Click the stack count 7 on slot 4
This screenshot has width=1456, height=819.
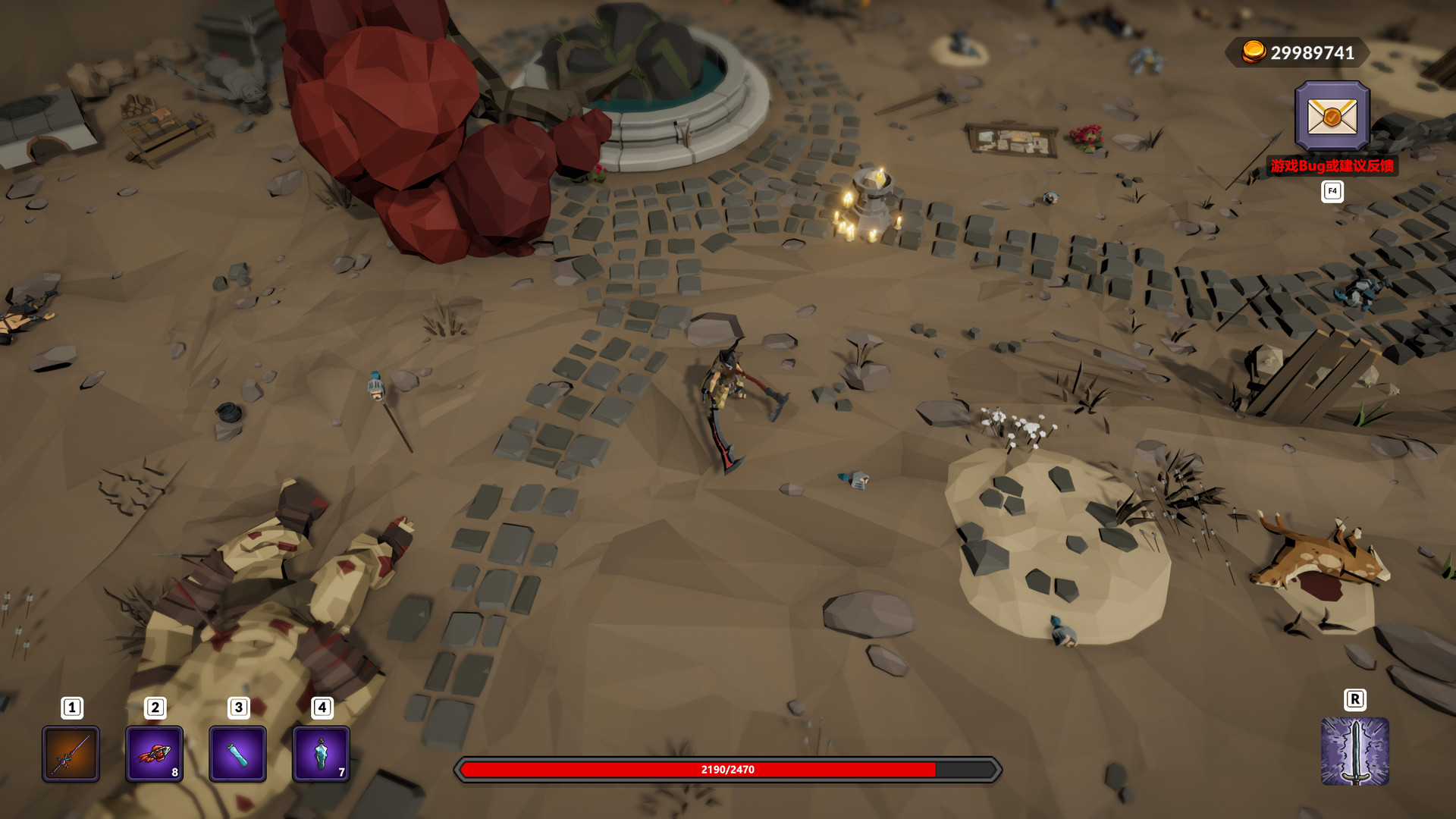pos(341,773)
